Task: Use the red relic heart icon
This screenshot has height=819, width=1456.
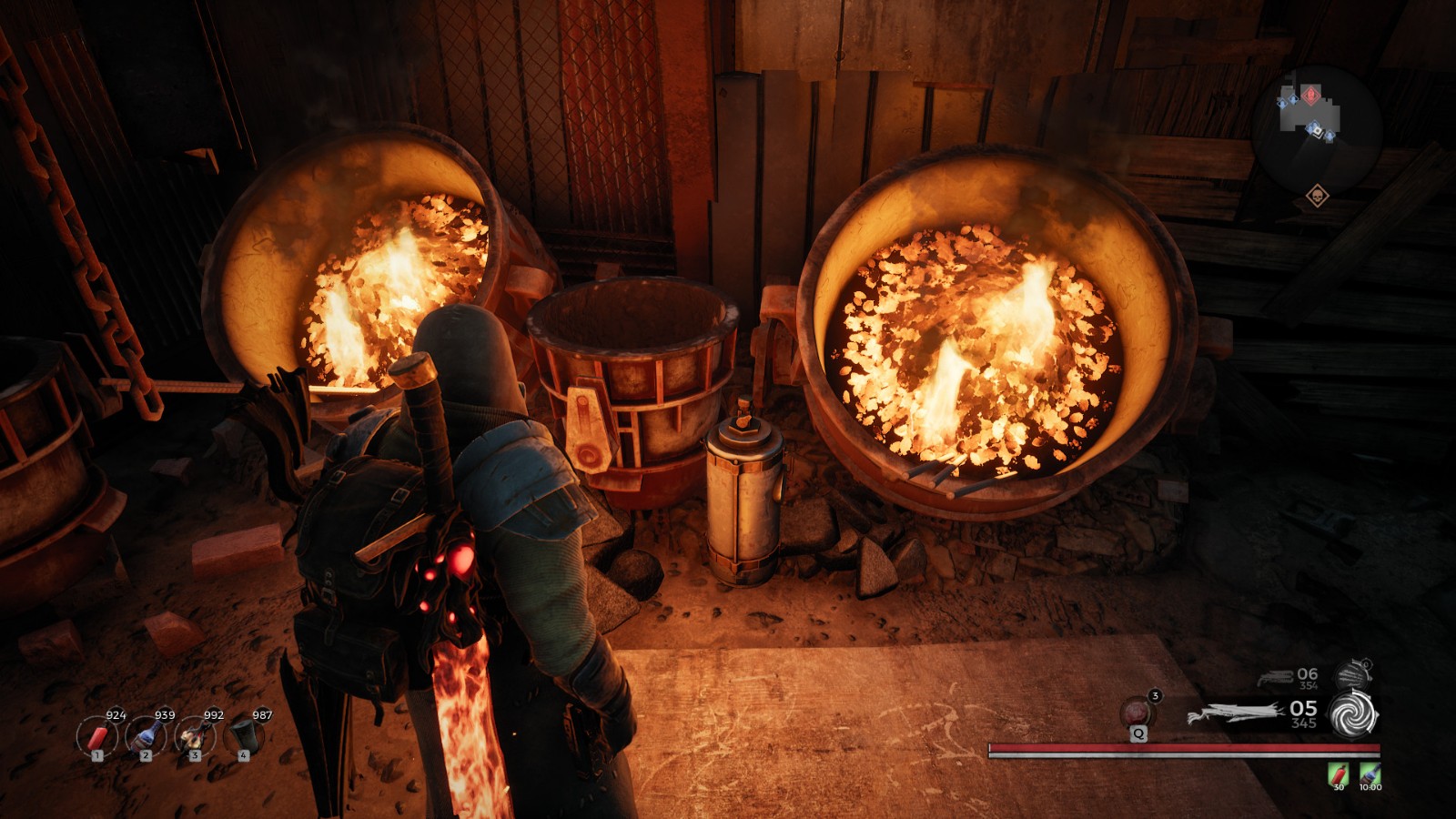Action: click(x=1137, y=711)
